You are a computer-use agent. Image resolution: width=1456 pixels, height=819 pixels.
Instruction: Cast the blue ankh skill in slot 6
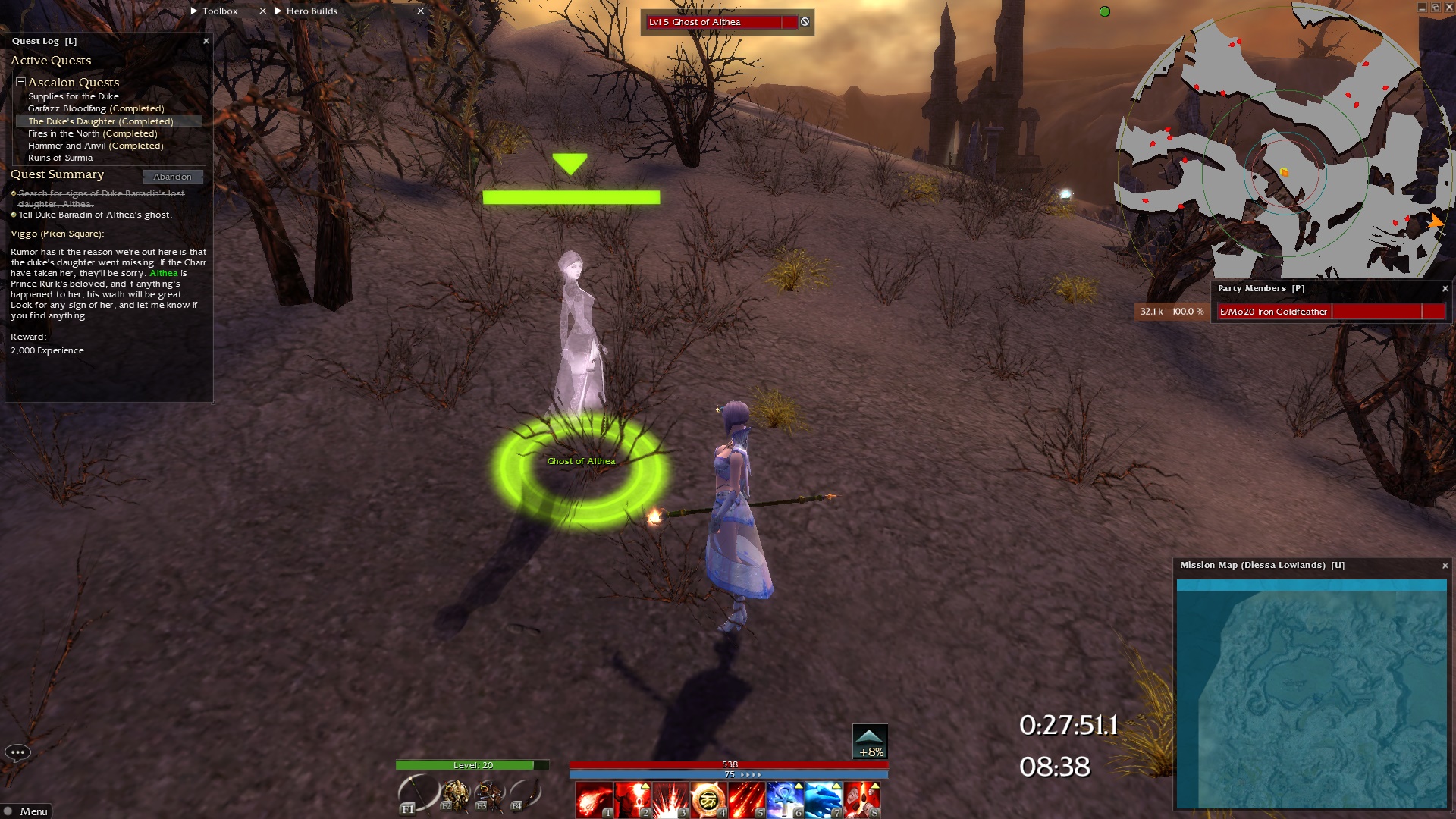point(785,800)
